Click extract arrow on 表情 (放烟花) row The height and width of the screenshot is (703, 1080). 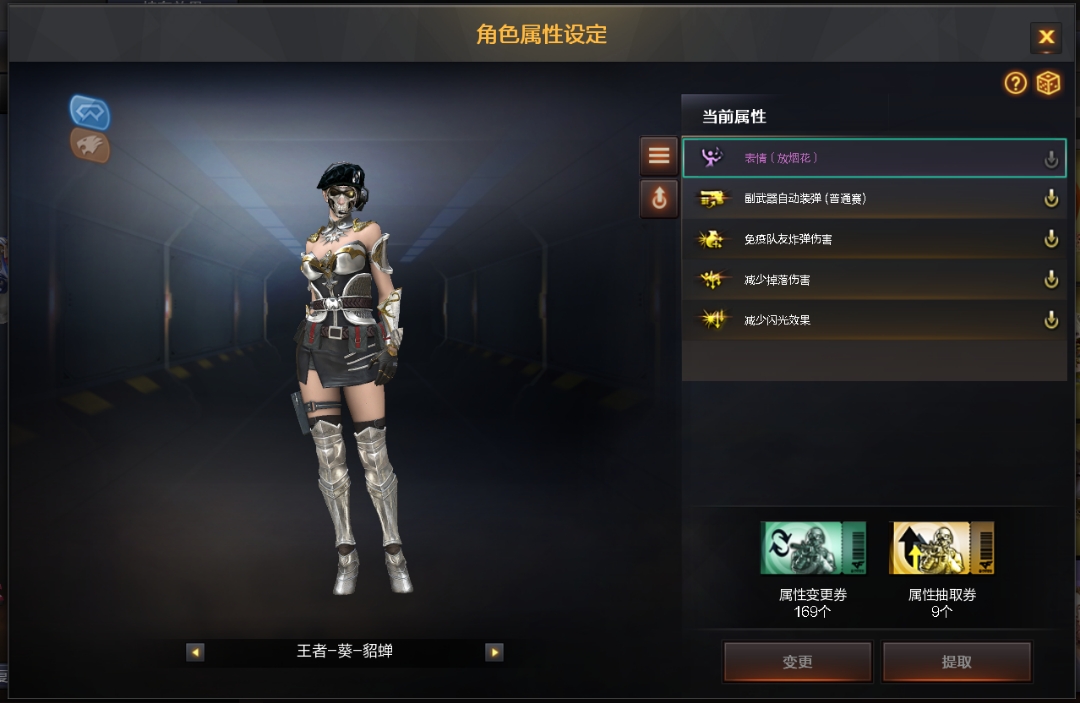(1051, 158)
